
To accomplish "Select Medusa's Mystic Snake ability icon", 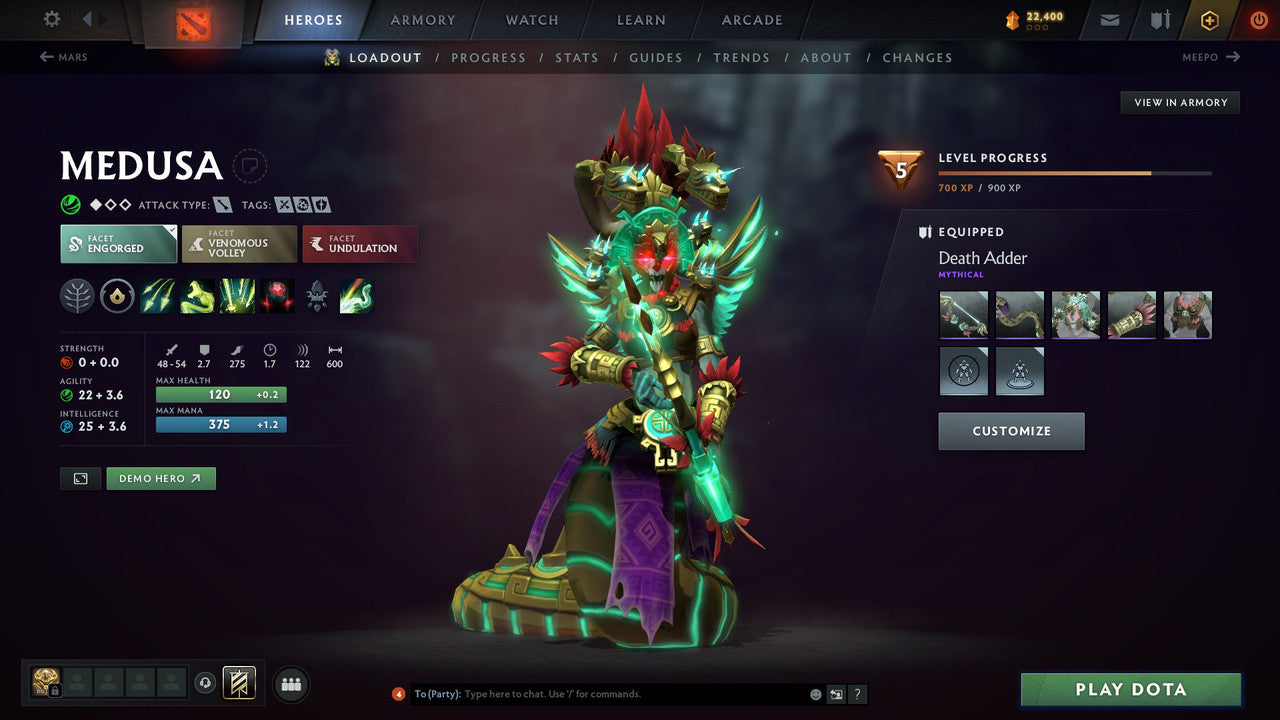I will tap(198, 295).
